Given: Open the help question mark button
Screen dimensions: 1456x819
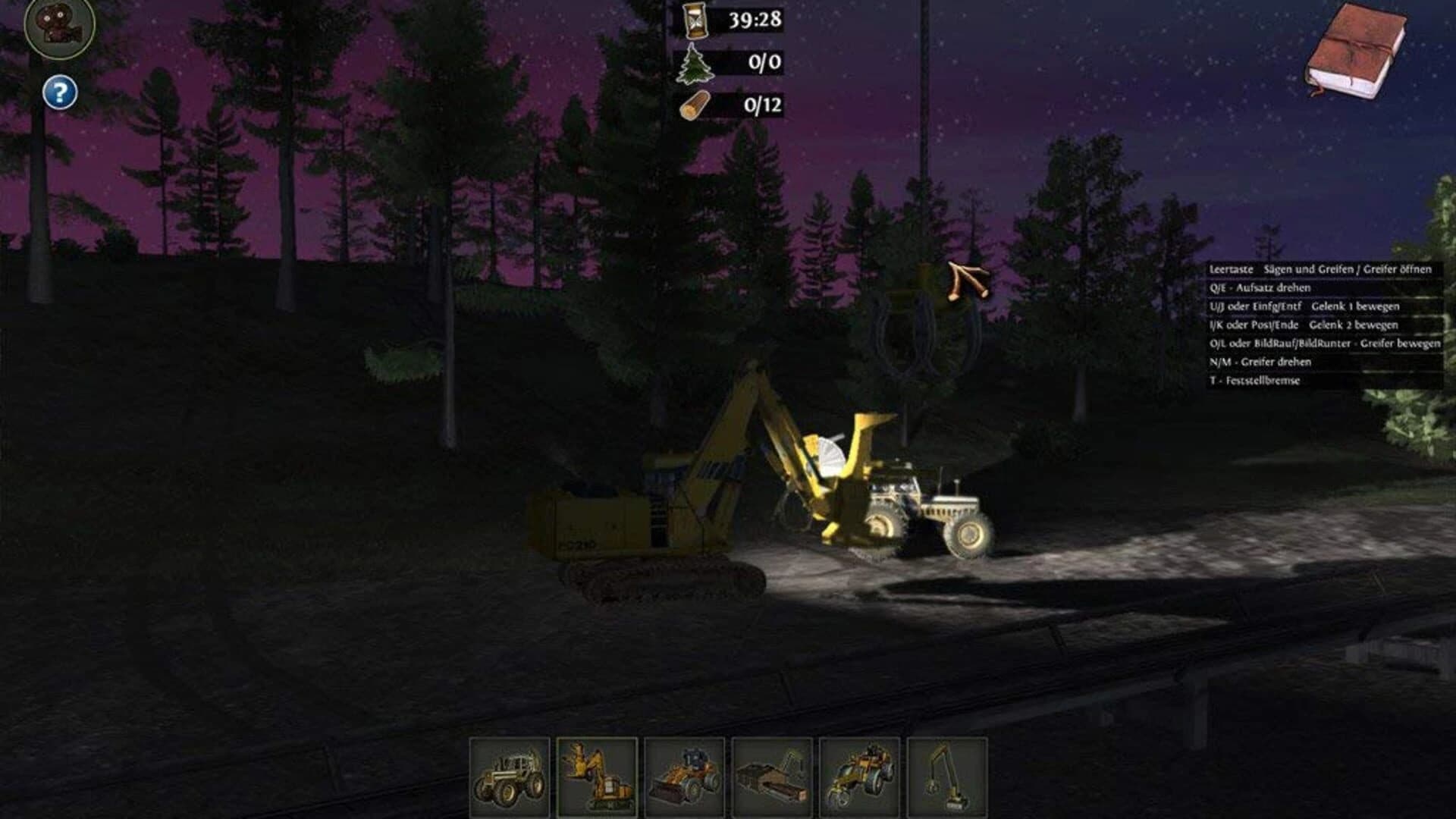Looking at the screenshot, I should pyautogui.click(x=59, y=93).
